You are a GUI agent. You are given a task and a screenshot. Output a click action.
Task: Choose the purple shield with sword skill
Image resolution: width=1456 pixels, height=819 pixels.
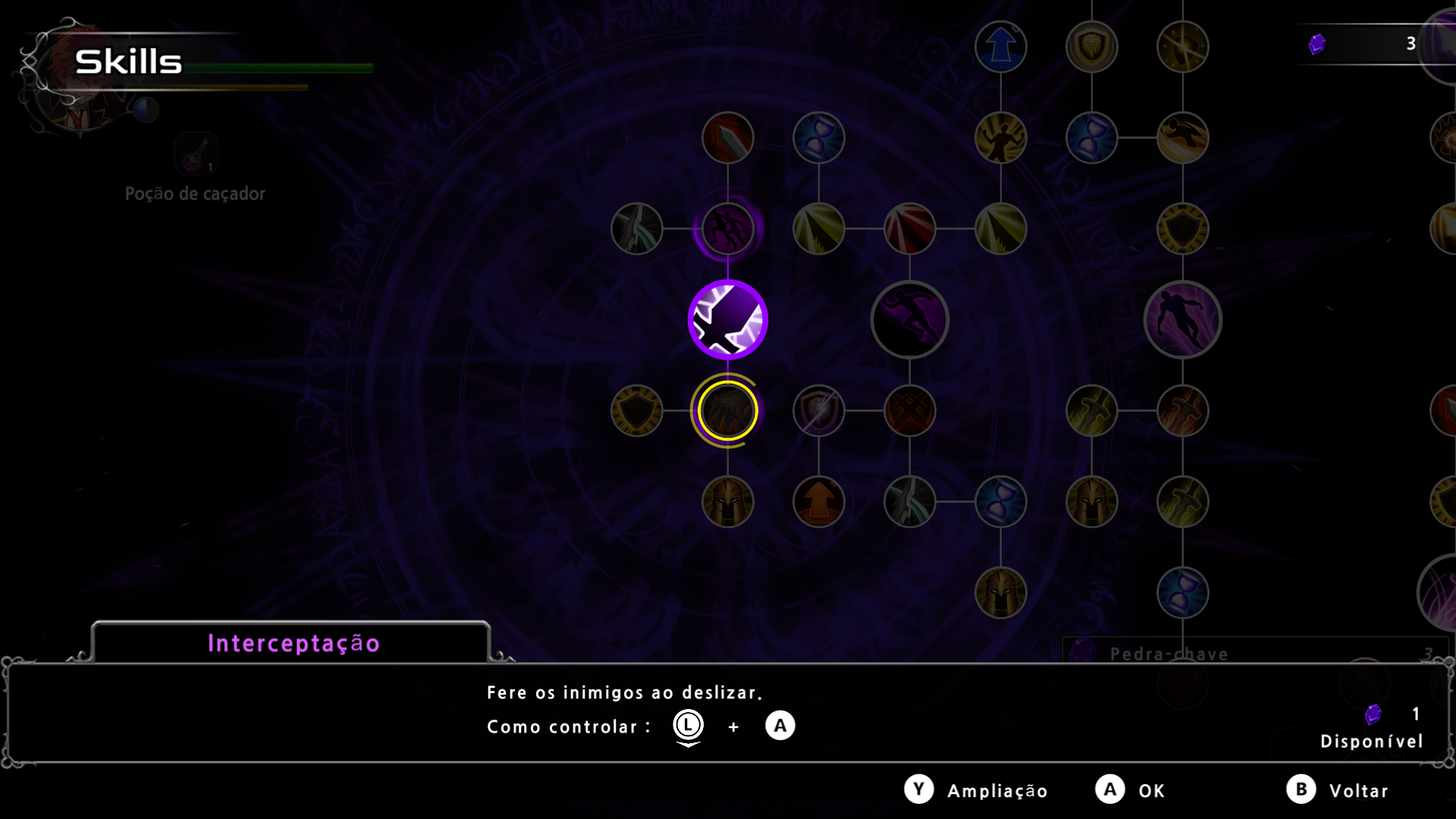(x=818, y=411)
